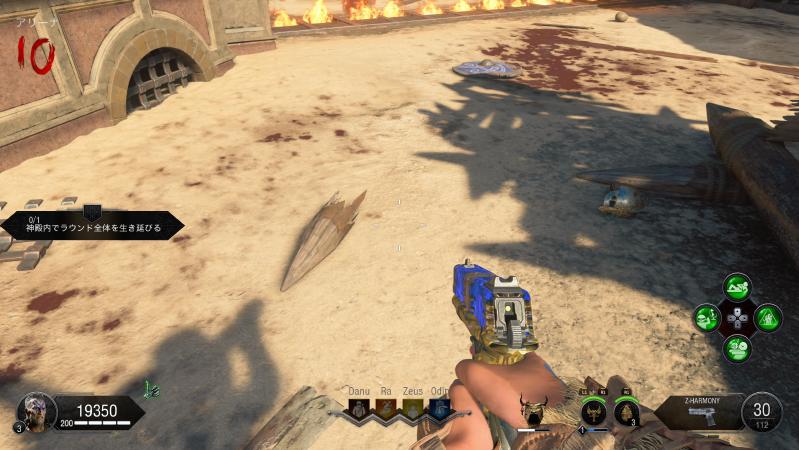Activate the bottom green elixir icon

(738, 349)
